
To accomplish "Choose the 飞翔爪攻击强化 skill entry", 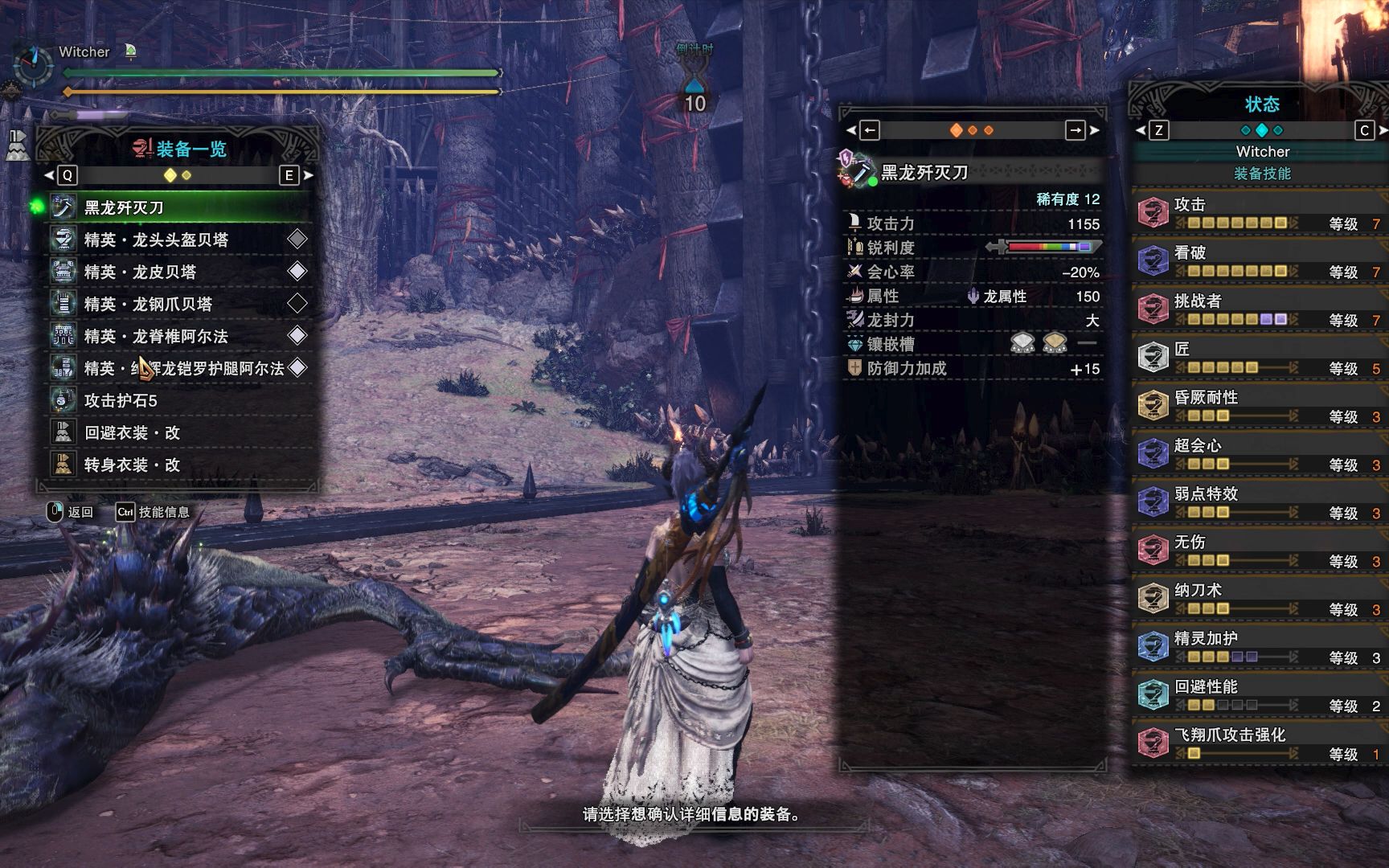I will 1258,743.
